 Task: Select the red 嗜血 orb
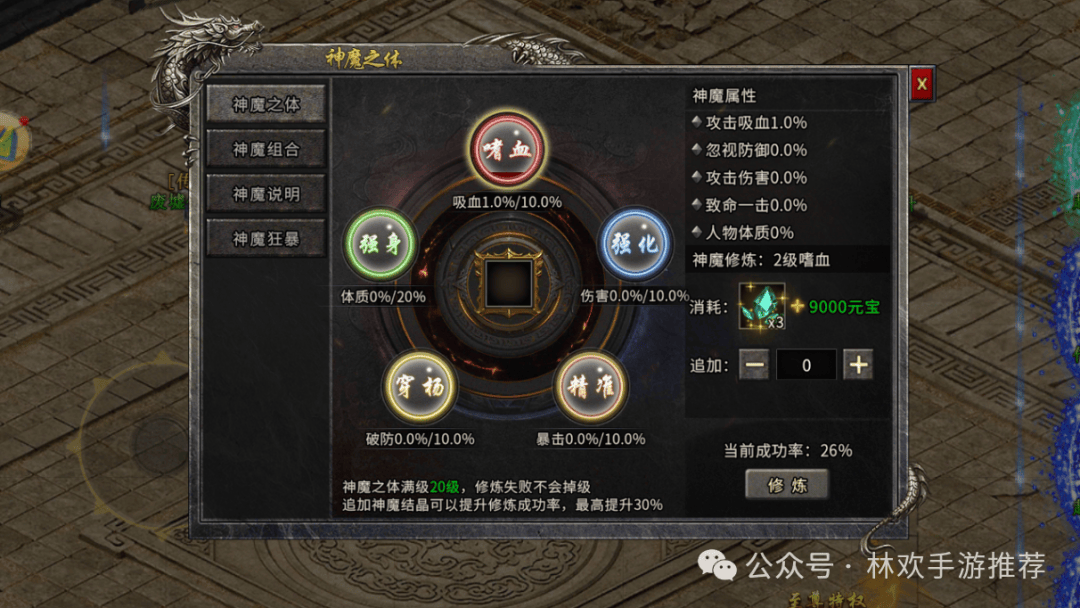(x=507, y=149)
